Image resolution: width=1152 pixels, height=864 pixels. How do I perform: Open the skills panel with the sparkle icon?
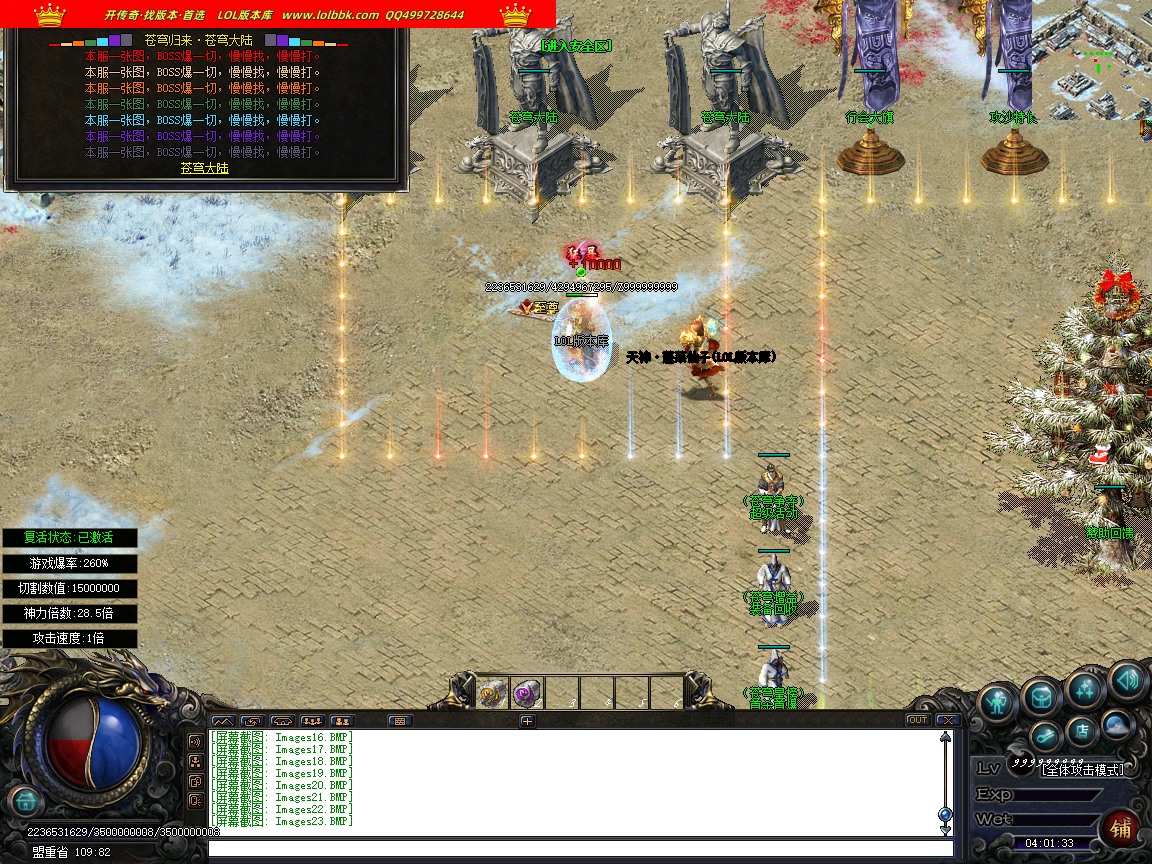(1084, 688)
